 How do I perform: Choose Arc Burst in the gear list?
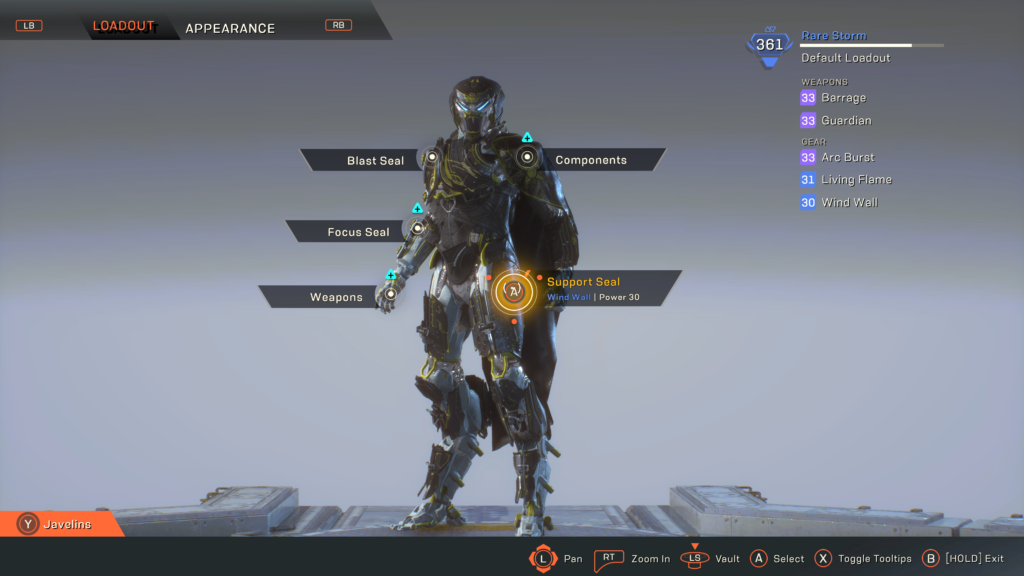(847, 157)
